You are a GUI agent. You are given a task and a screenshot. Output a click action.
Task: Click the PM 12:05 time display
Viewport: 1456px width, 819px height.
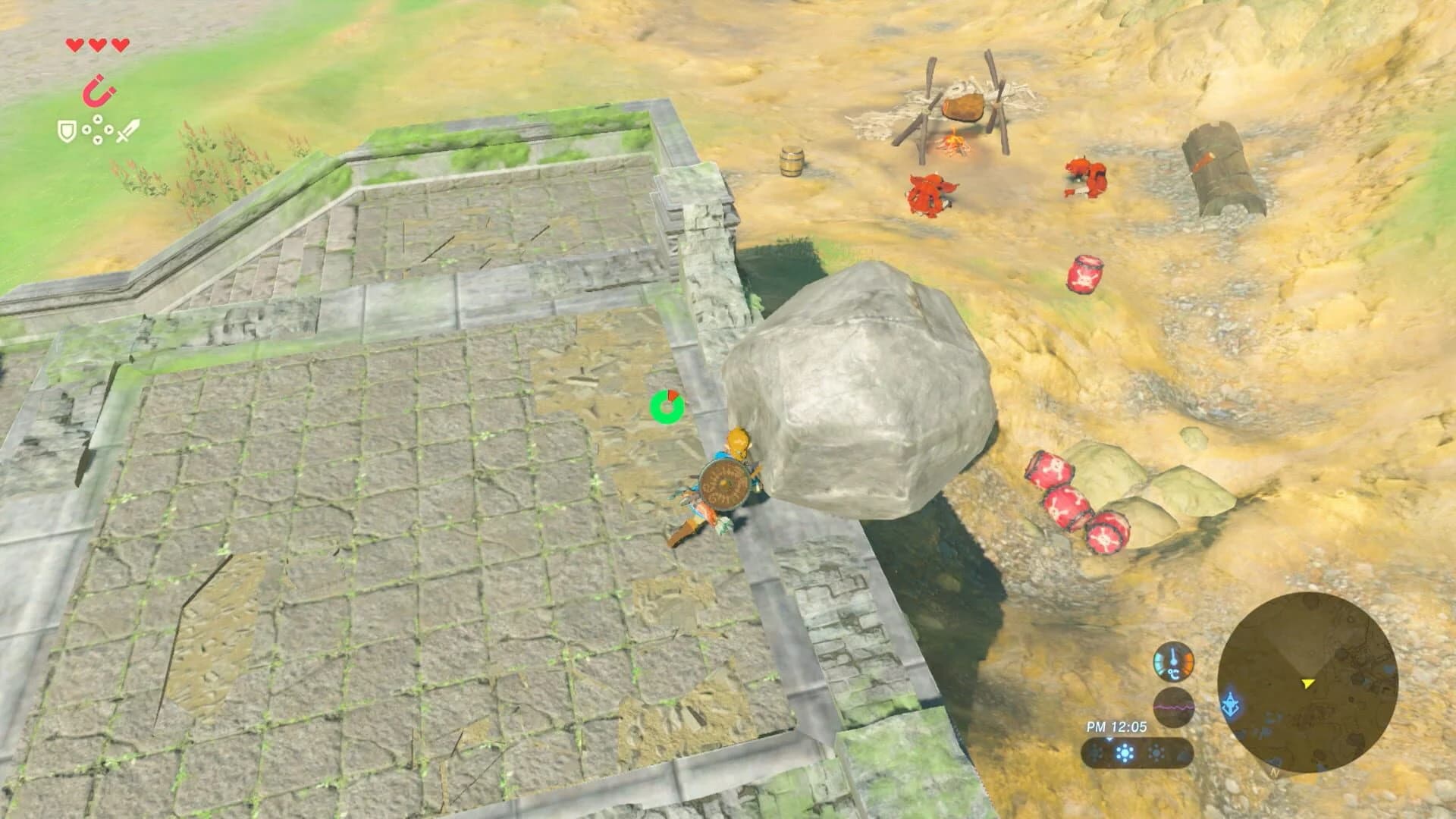[1117, 726]
